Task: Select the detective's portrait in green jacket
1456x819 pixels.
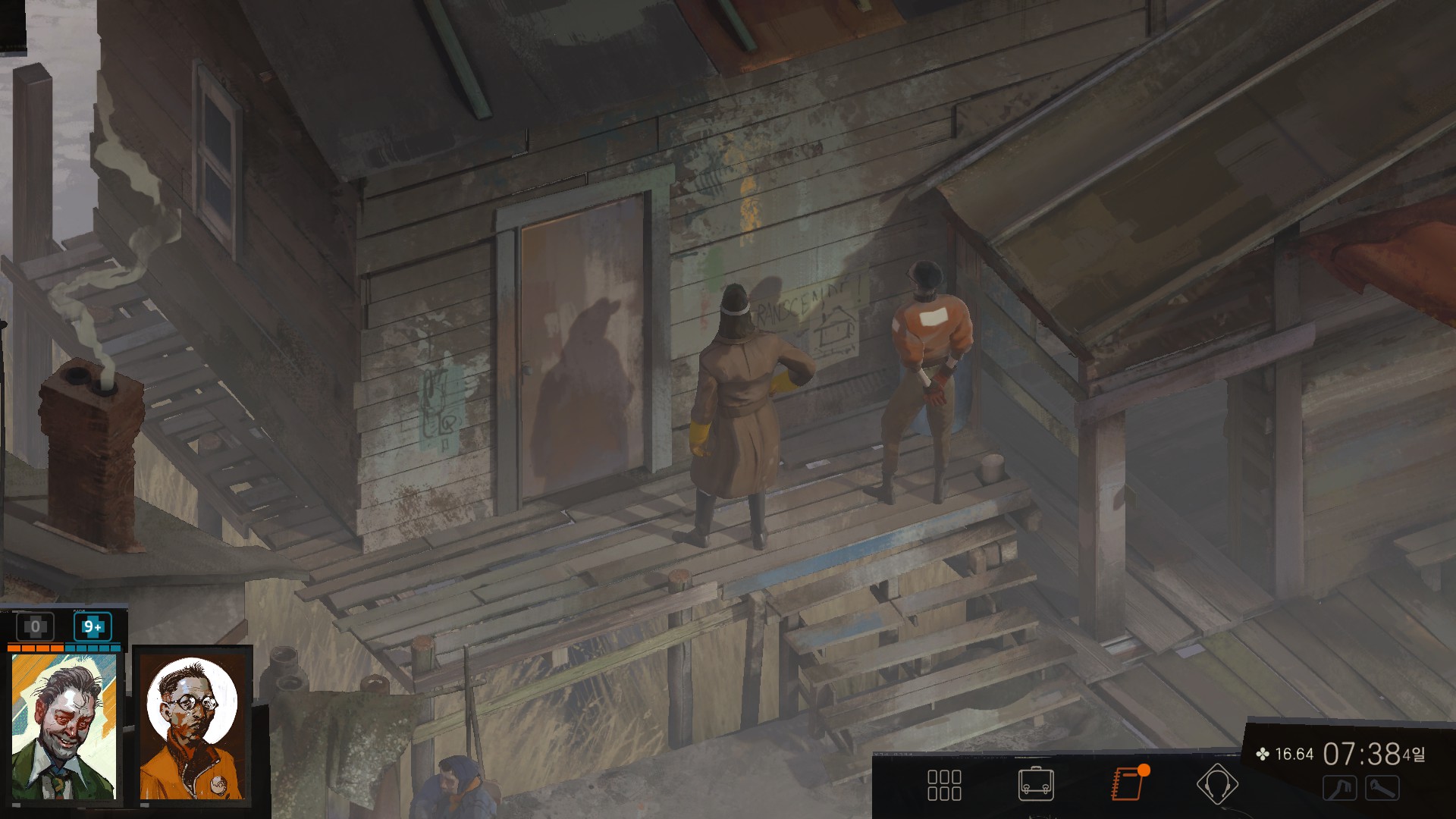Action: click(64, 726)
